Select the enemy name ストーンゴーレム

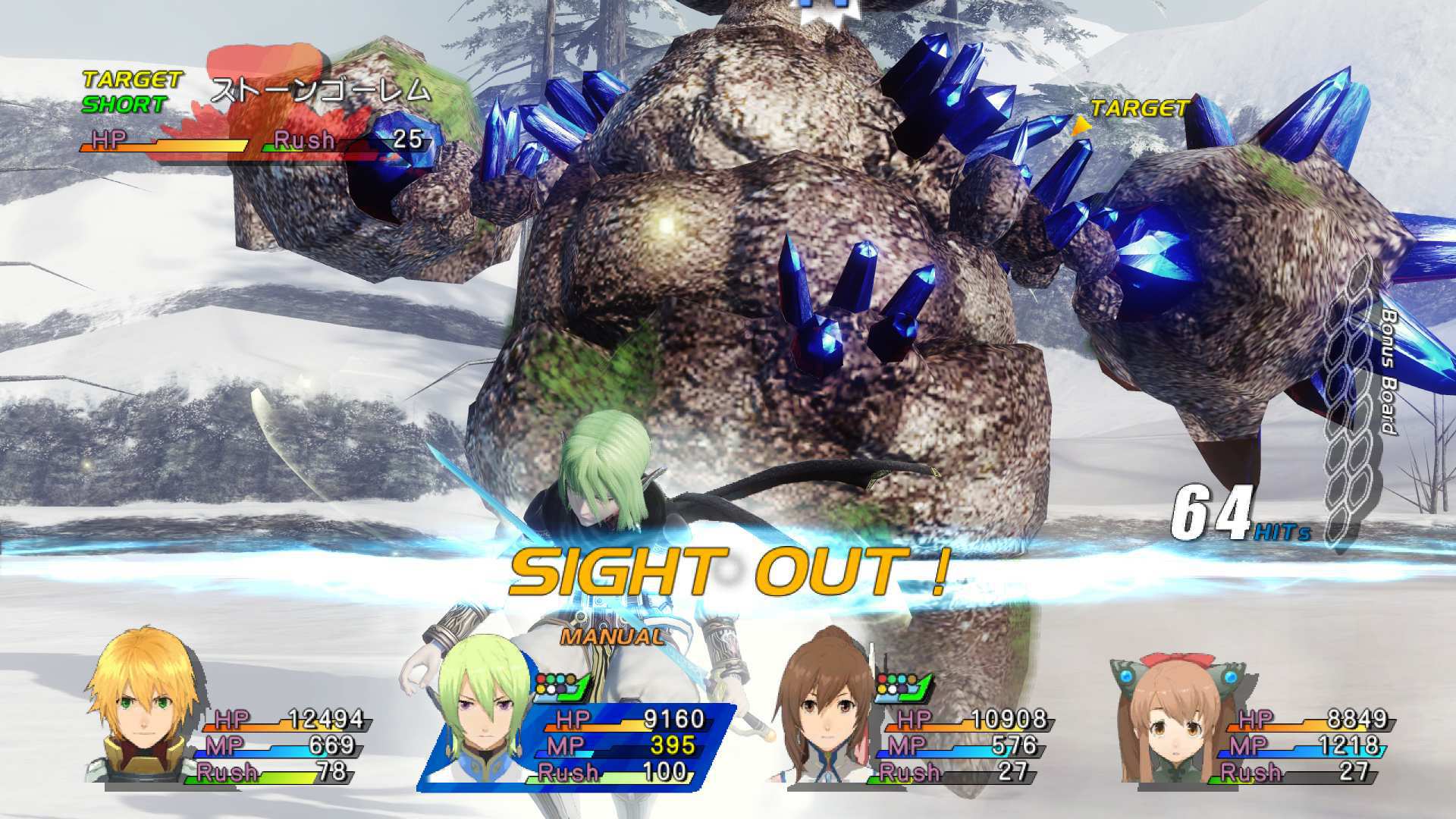coord(318,89)
